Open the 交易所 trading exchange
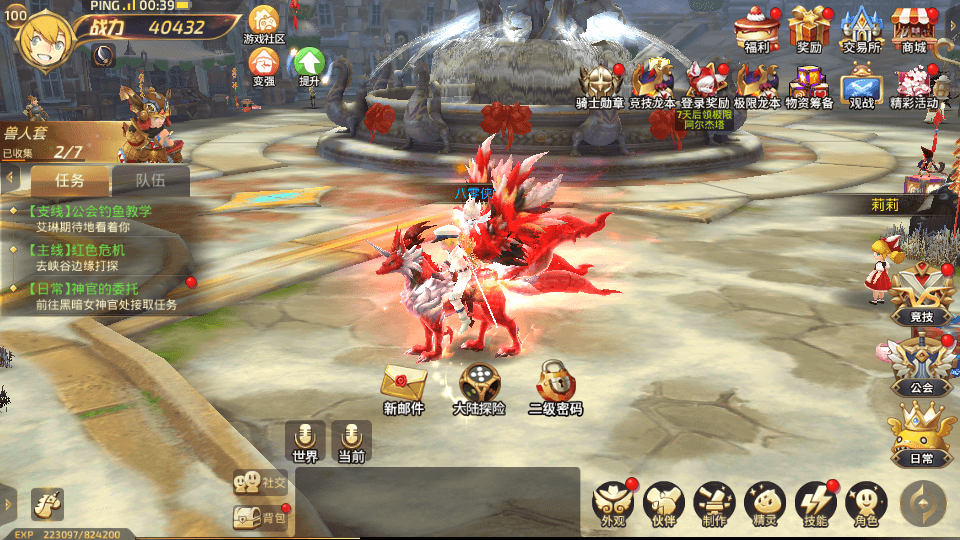Image resolution: width=960 pixels, height=540 pixels. [860, 27]
